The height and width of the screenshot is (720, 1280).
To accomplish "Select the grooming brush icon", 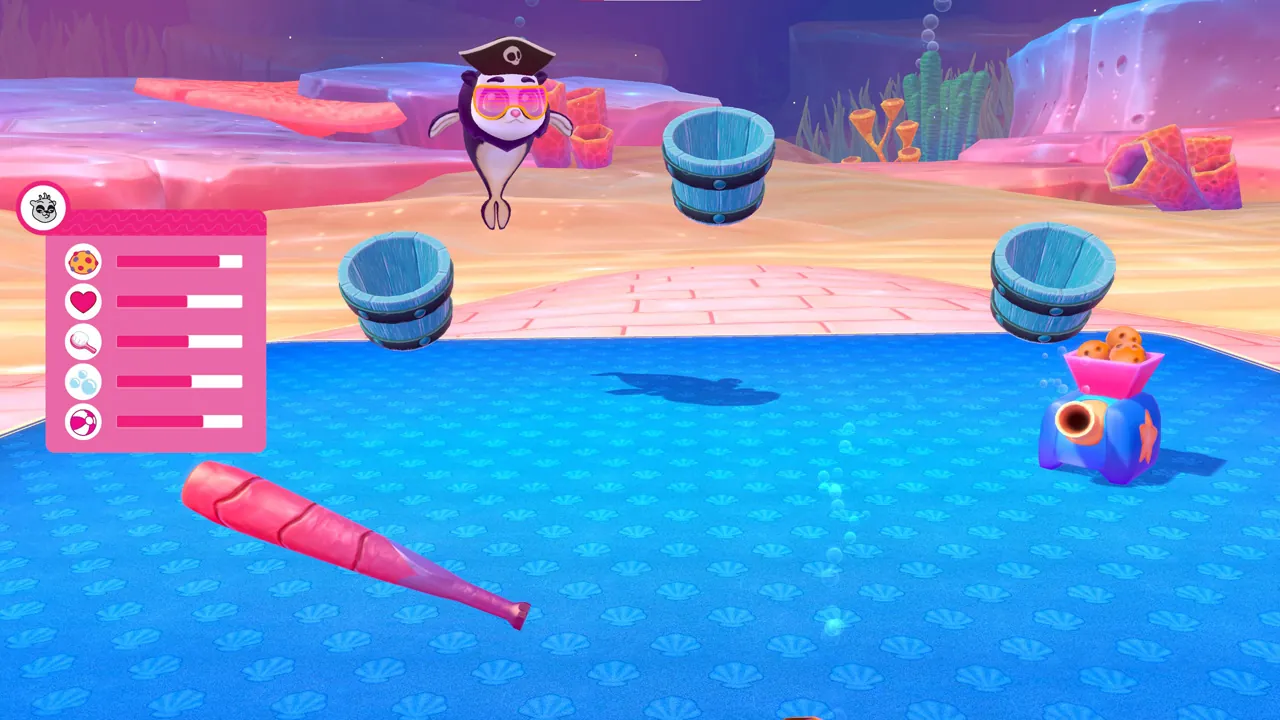I will (83, 342).
